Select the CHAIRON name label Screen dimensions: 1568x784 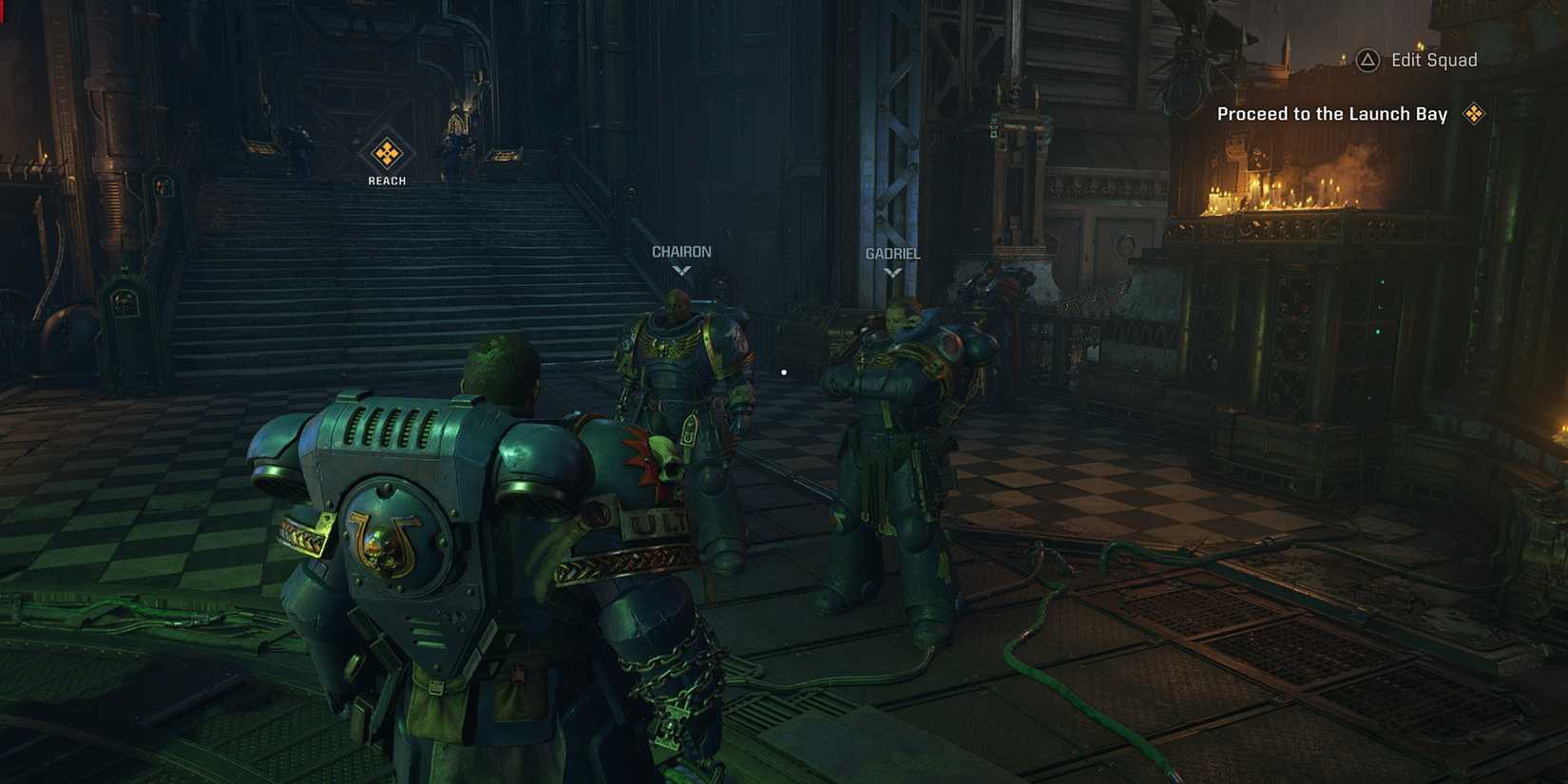tap(679, 251)
